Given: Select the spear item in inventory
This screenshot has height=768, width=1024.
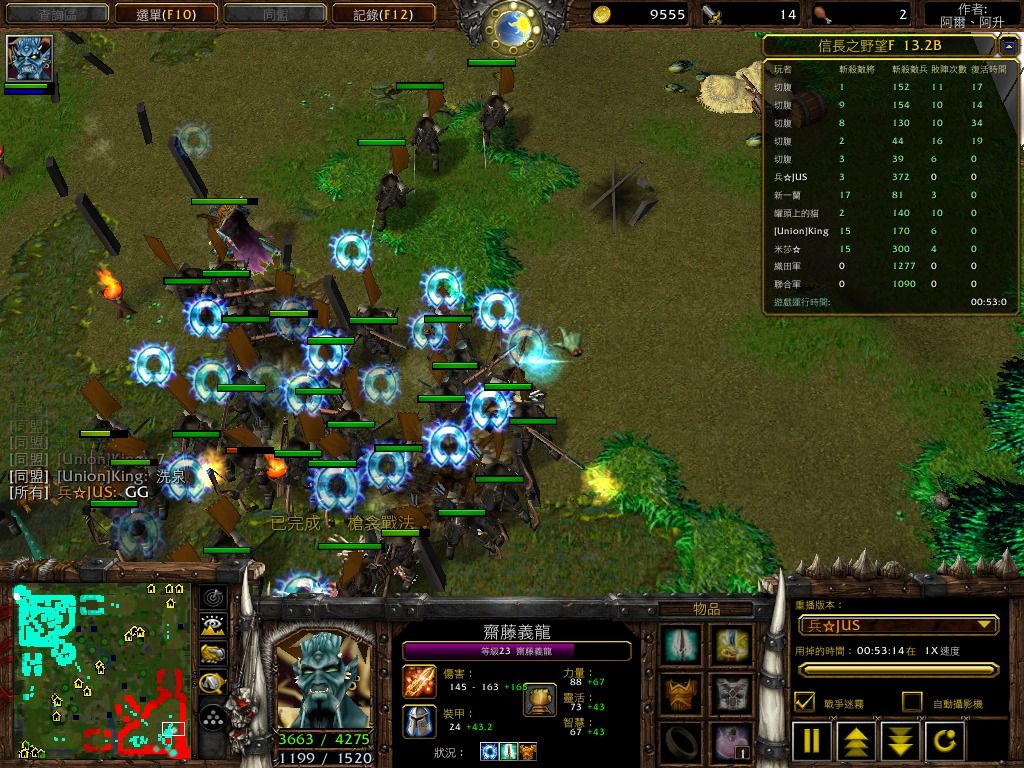Looking at the screenshot, I should click(682, 645).
